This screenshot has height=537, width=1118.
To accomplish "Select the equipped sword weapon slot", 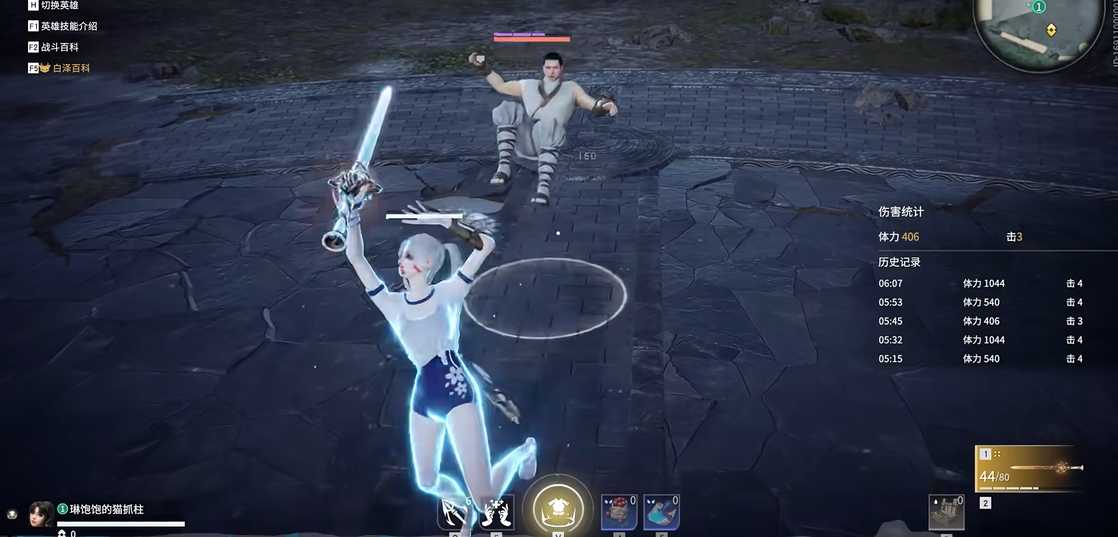I will click(x=1029, y=468).
